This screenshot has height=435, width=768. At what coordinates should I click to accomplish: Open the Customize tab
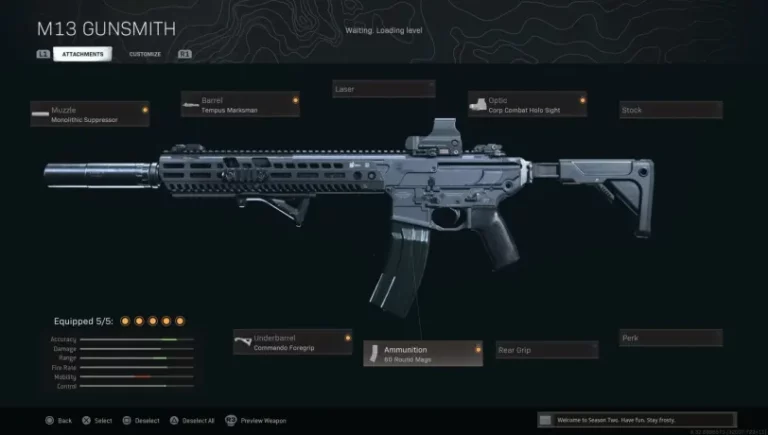[143, 54]
